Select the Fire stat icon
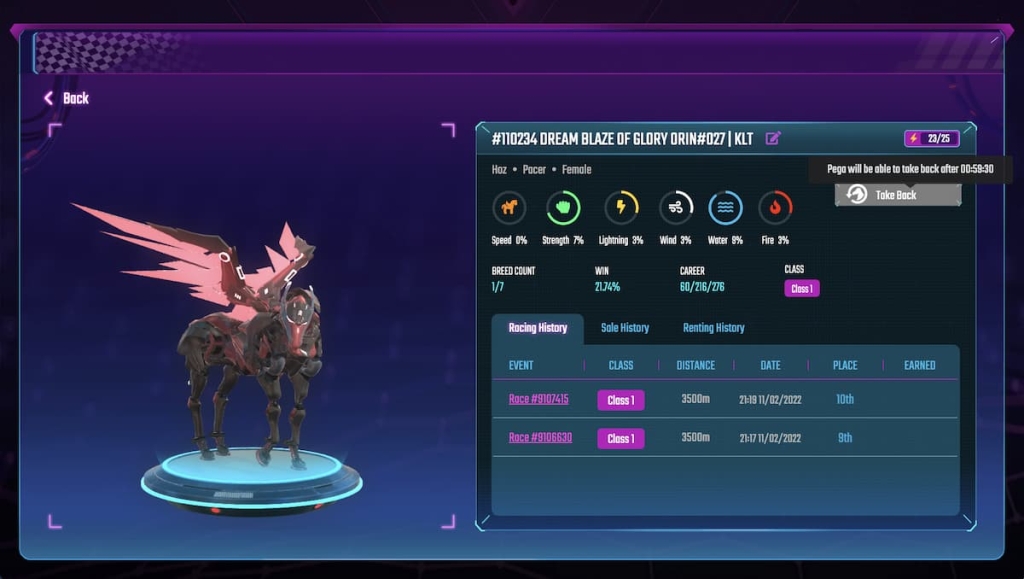The image size is (1024, 579). tap(776, 208)
